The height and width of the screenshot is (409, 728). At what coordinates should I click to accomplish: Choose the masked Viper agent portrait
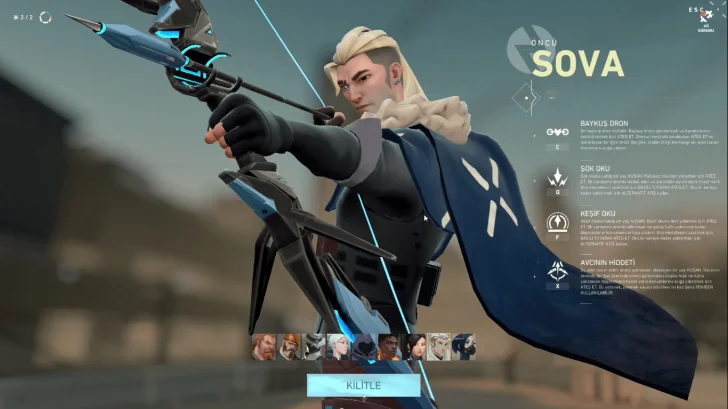pyautogui.click(x=464, y=346)
